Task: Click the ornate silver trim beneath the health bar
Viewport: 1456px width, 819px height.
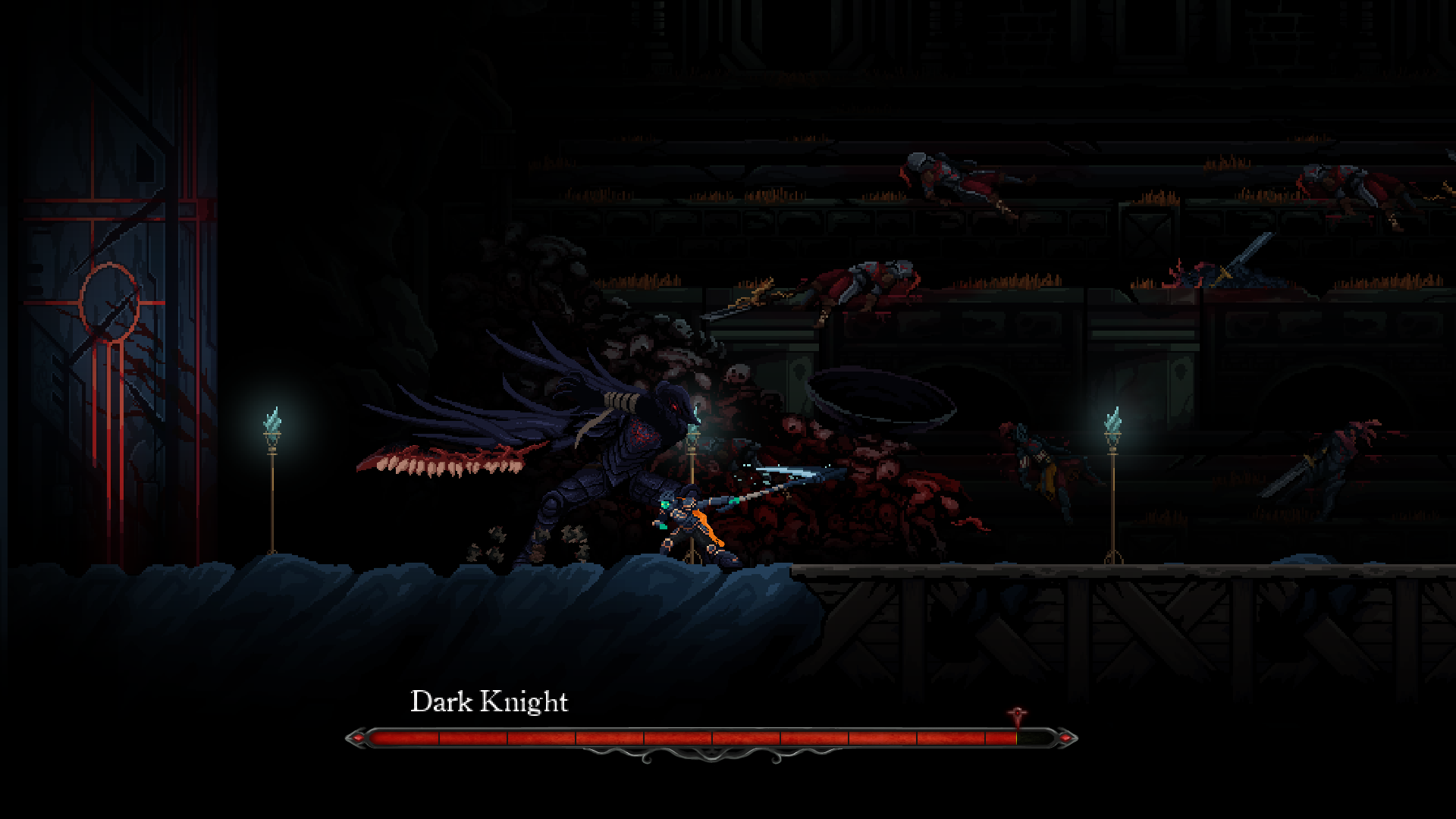Action: pyautogui.click(x=713, y=755)
